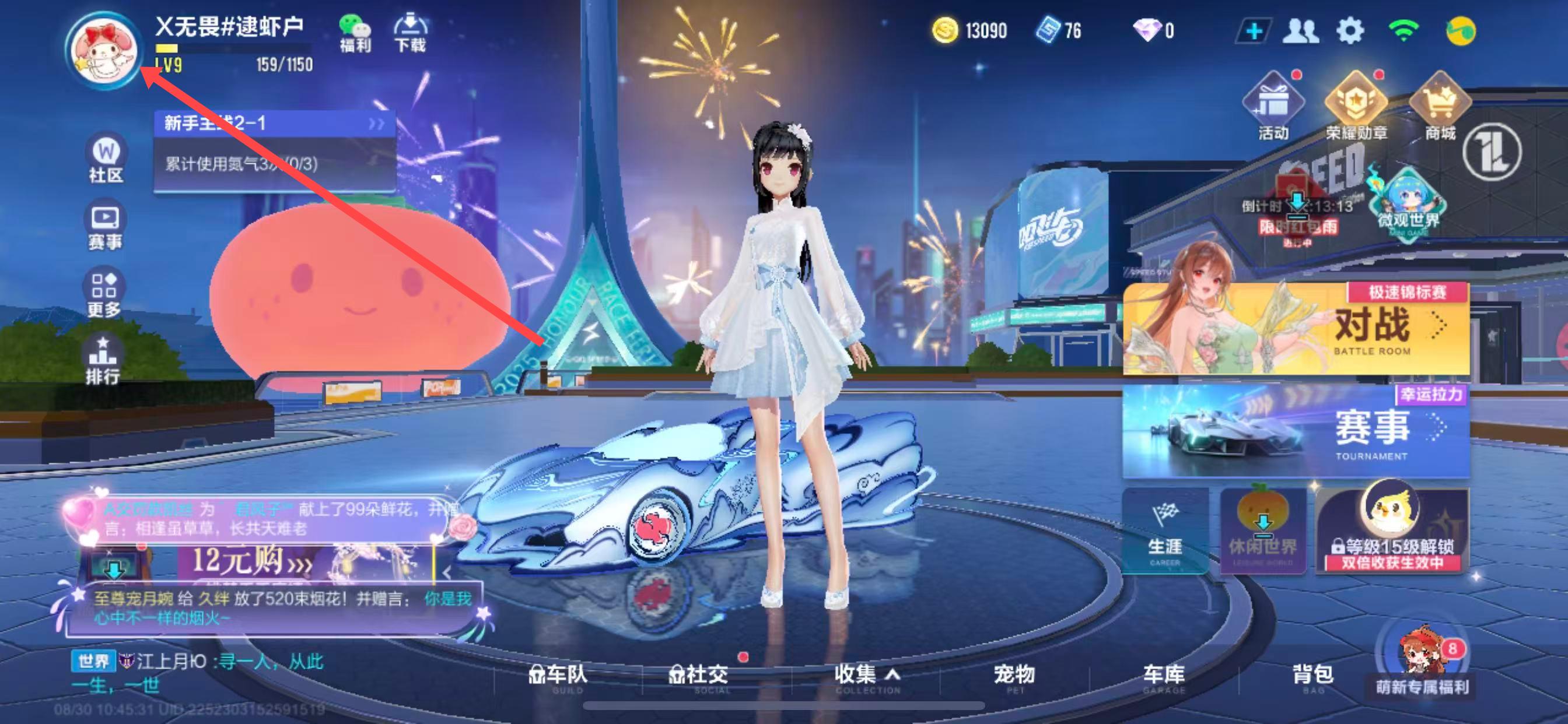Tap the 下载 download icon
Screen dimensions: 1568x724
coord(410,33)
